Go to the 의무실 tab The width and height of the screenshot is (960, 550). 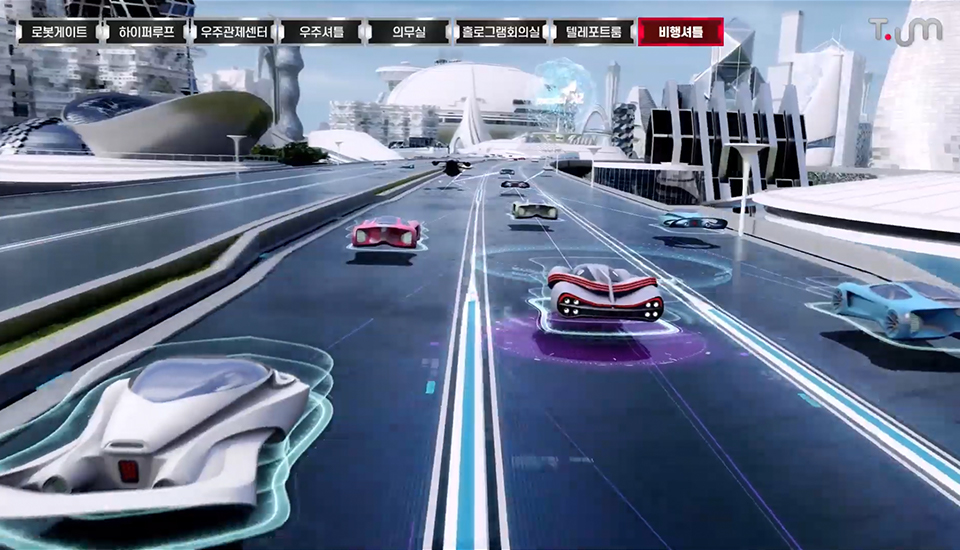point(408,32)
